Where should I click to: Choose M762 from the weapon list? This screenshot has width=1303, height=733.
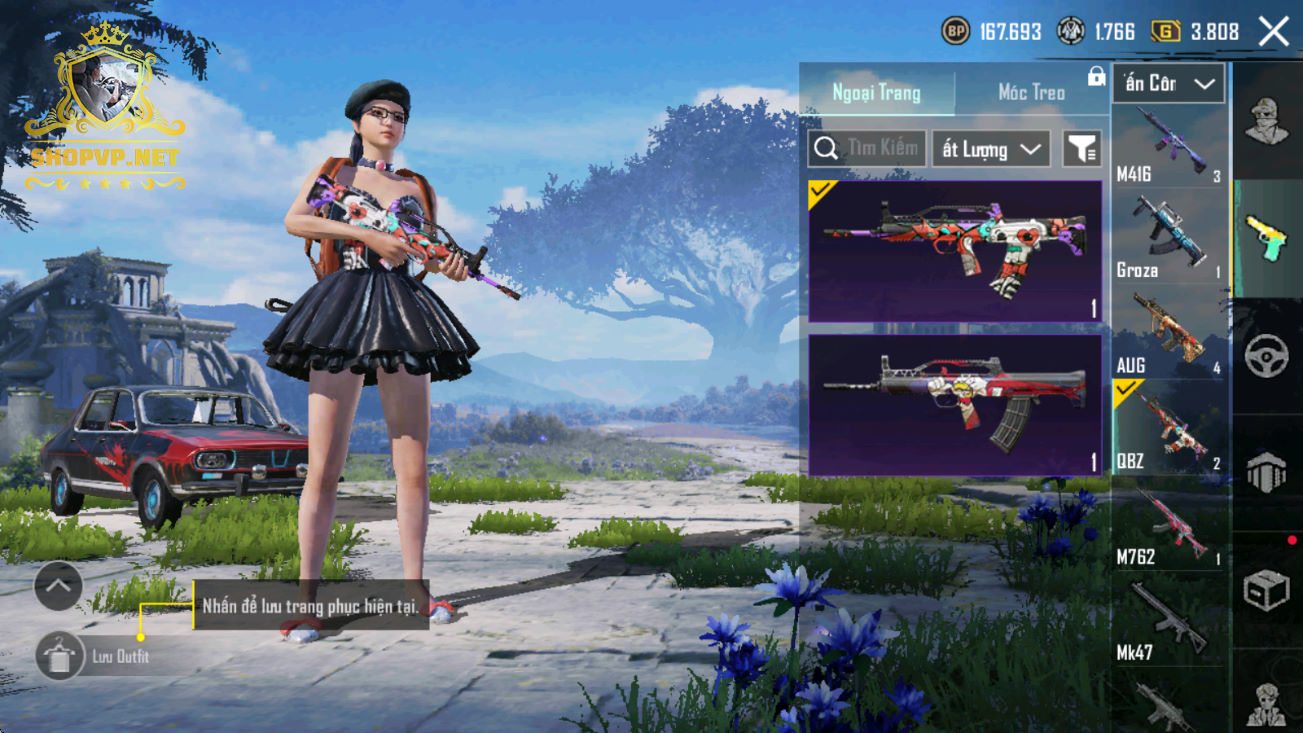1169,527
